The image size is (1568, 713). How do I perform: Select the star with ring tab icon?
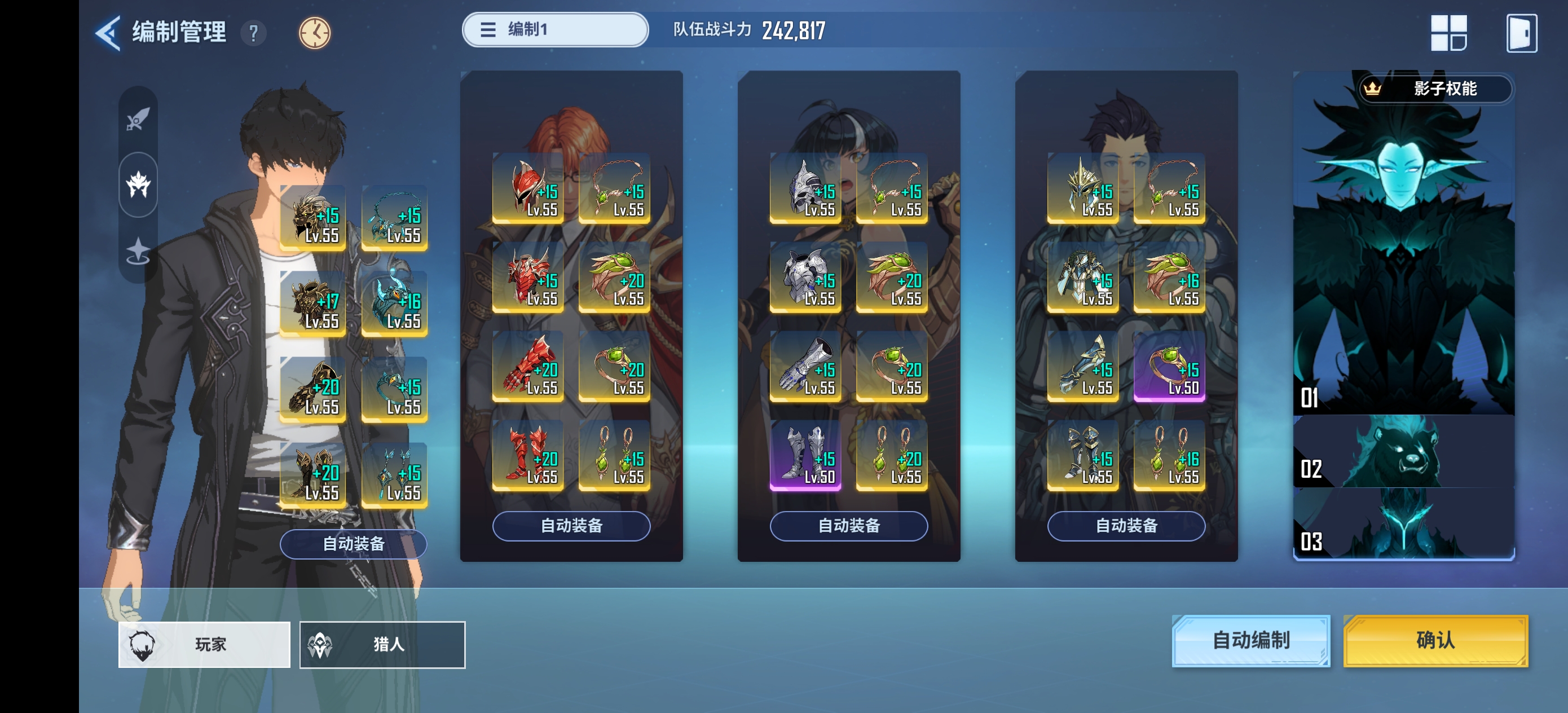[x=138, y=251]
